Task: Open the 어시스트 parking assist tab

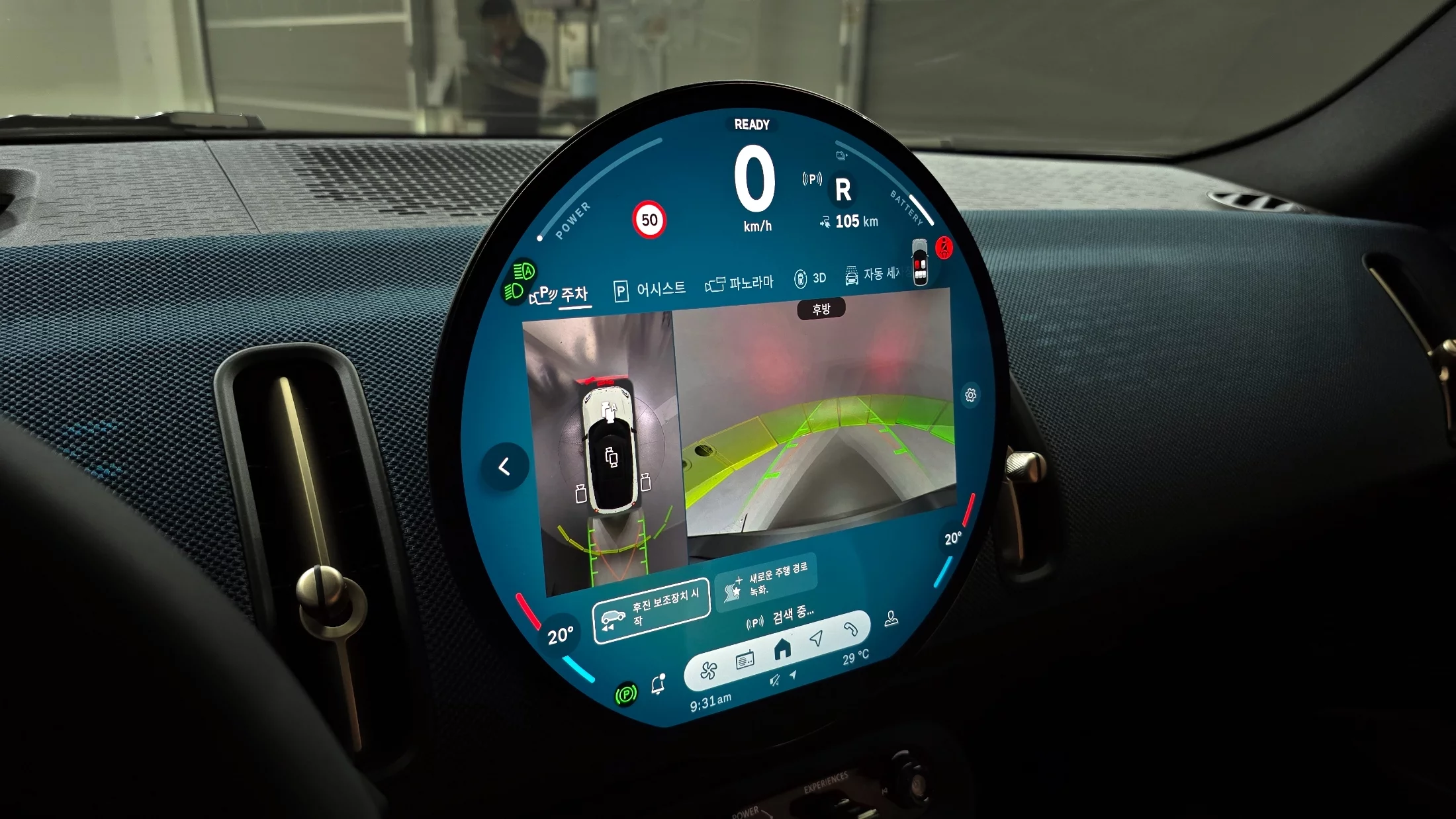Action: [651, 290]
